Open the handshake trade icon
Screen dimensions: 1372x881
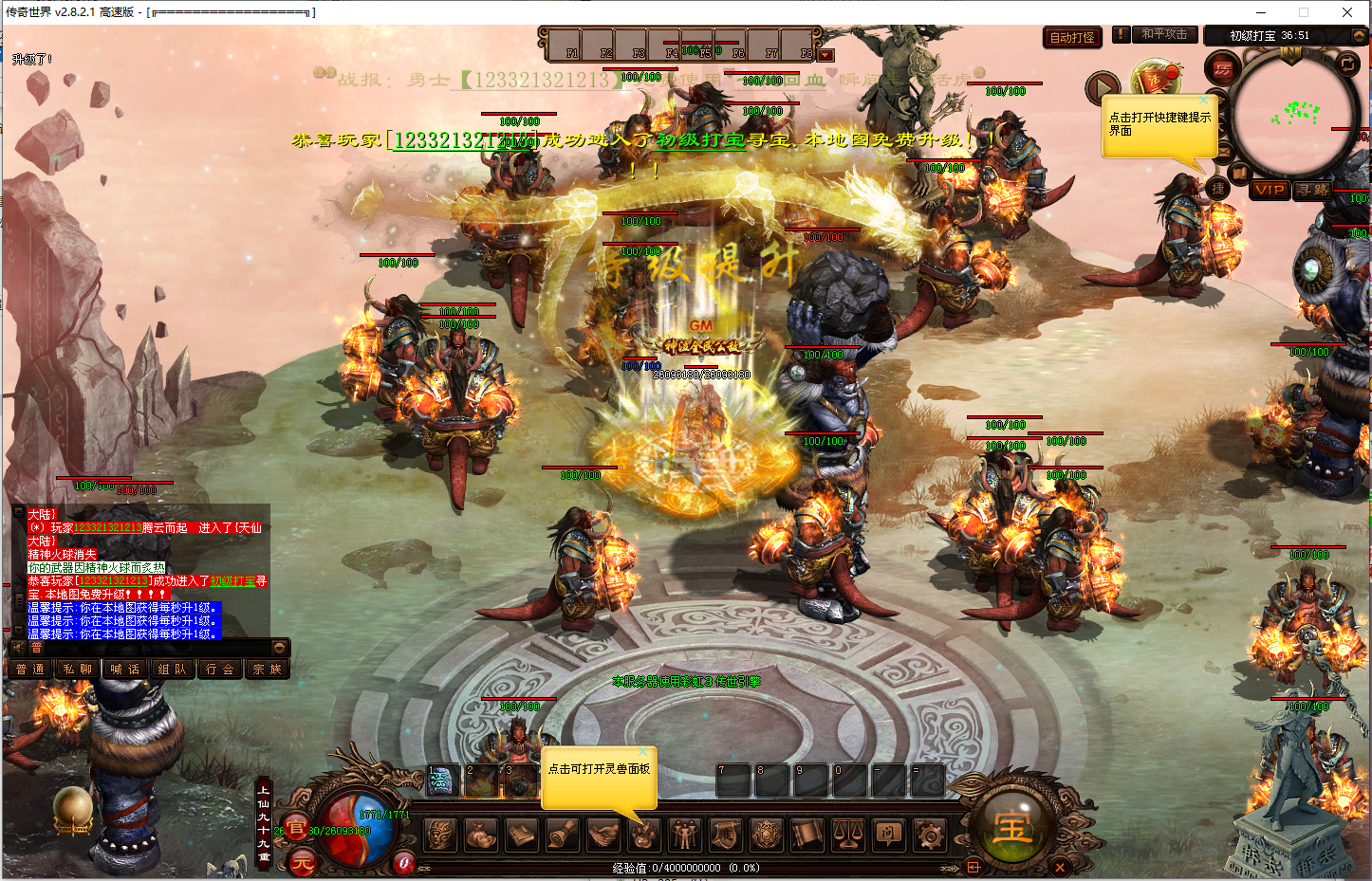coord(603,835)
